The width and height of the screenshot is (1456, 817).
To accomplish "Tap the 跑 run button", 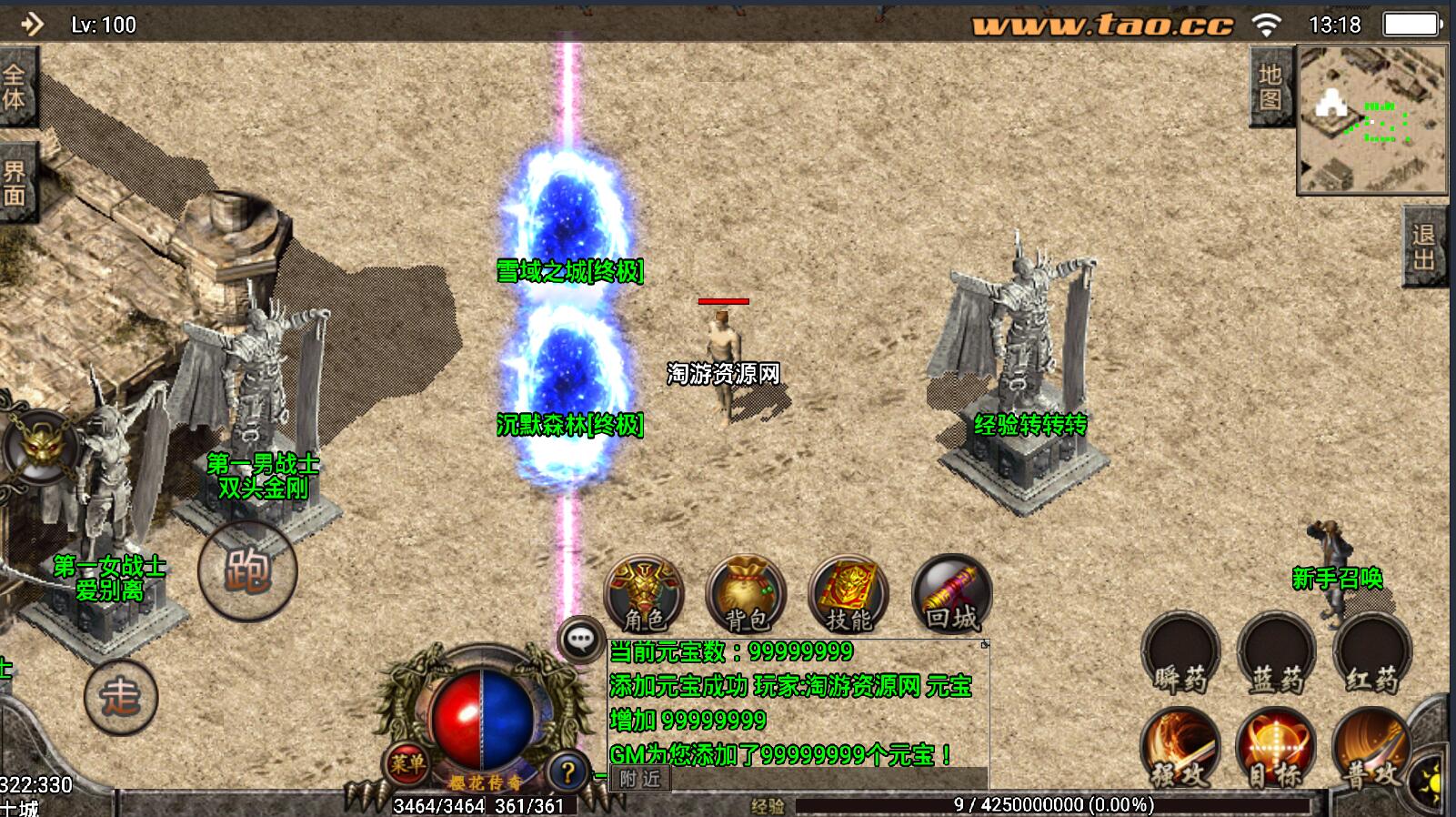I will coord(247,570).
